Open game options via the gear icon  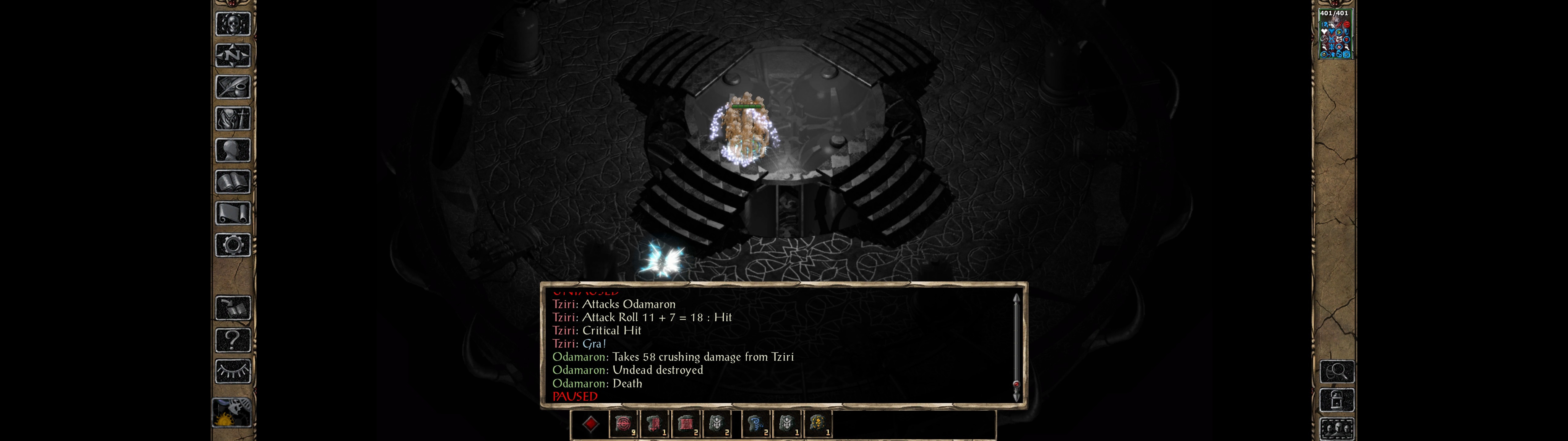[232, 246]
